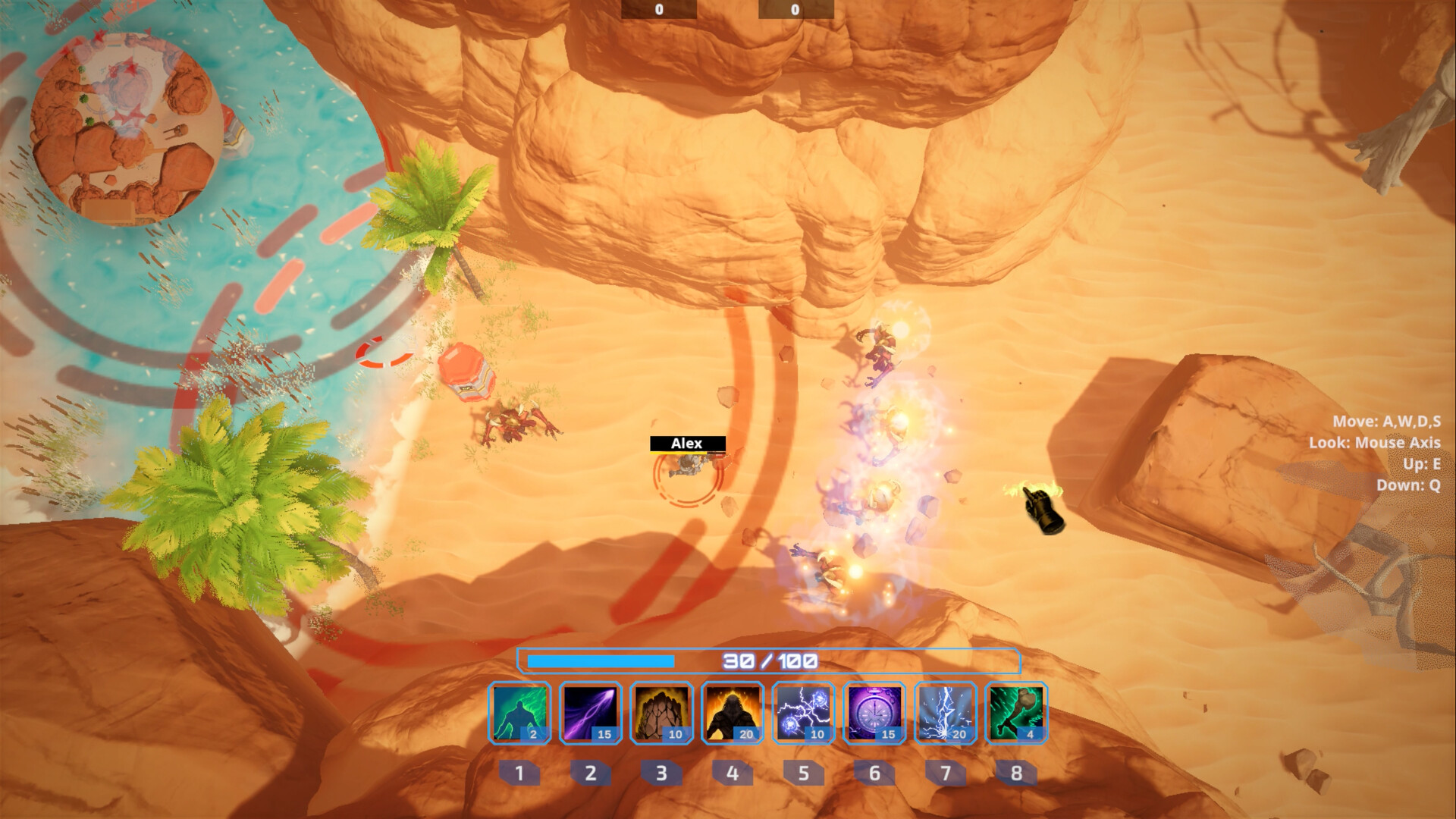Click the hotkey label 8 under the hotbar
1456x819 pixels.
point(1015,773)
